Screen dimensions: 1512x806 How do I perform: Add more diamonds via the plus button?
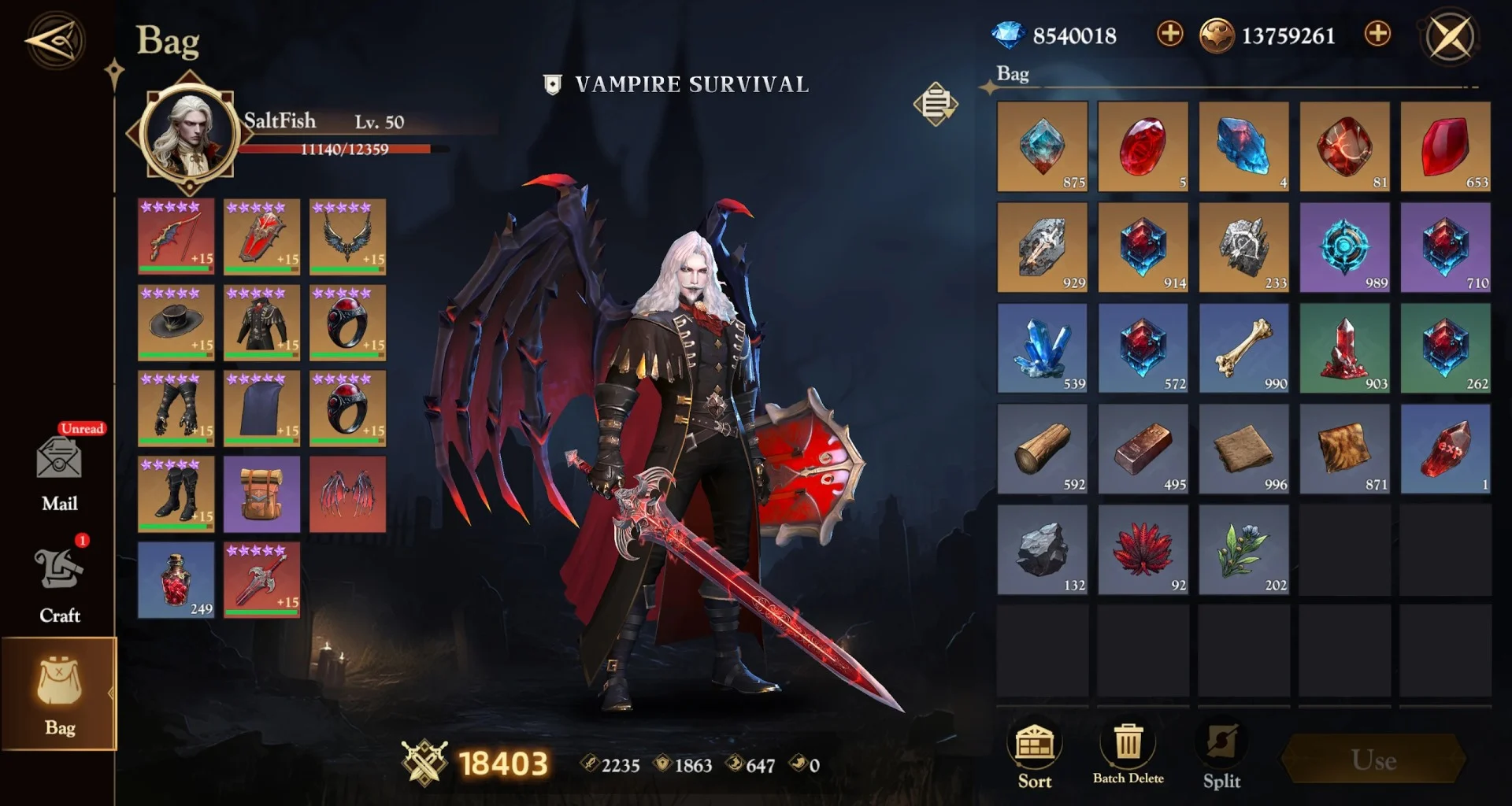pos(1169,35)
